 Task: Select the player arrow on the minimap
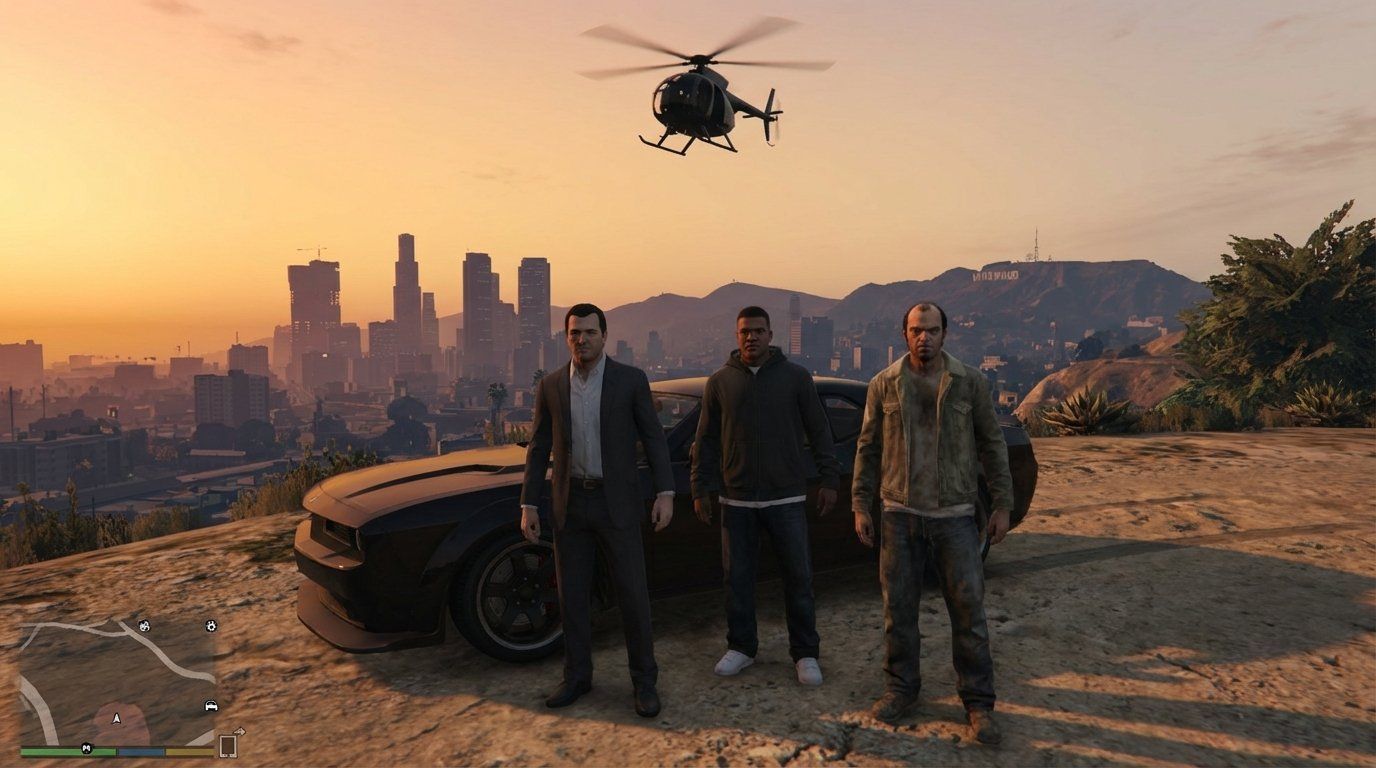pyautogui.click(x=116, y=718)
